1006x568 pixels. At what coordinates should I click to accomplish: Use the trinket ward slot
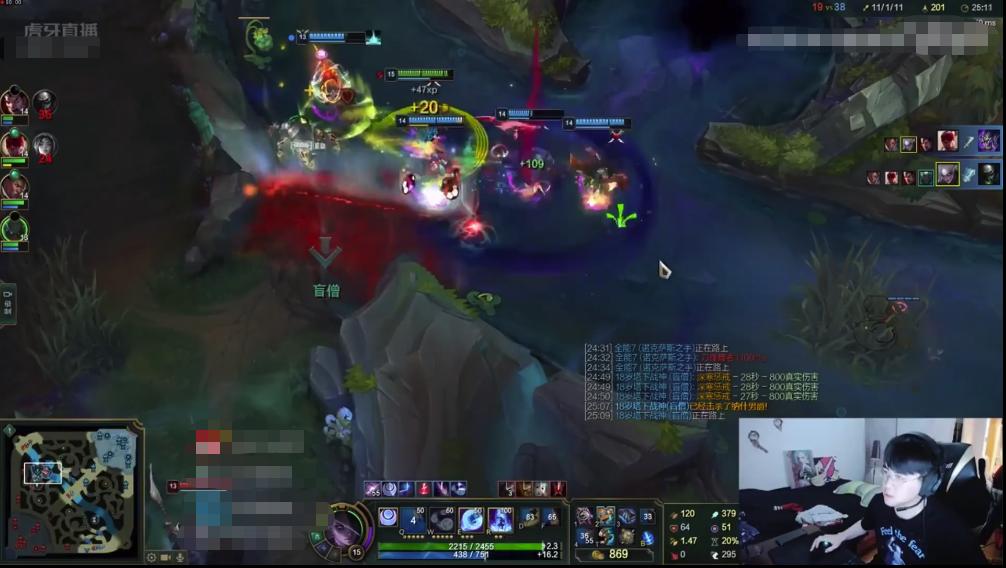coord(648,517)
